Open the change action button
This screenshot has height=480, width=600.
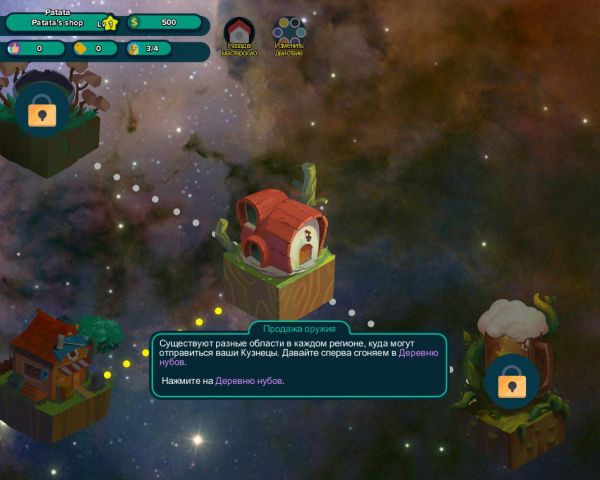(x=289, y=34)
